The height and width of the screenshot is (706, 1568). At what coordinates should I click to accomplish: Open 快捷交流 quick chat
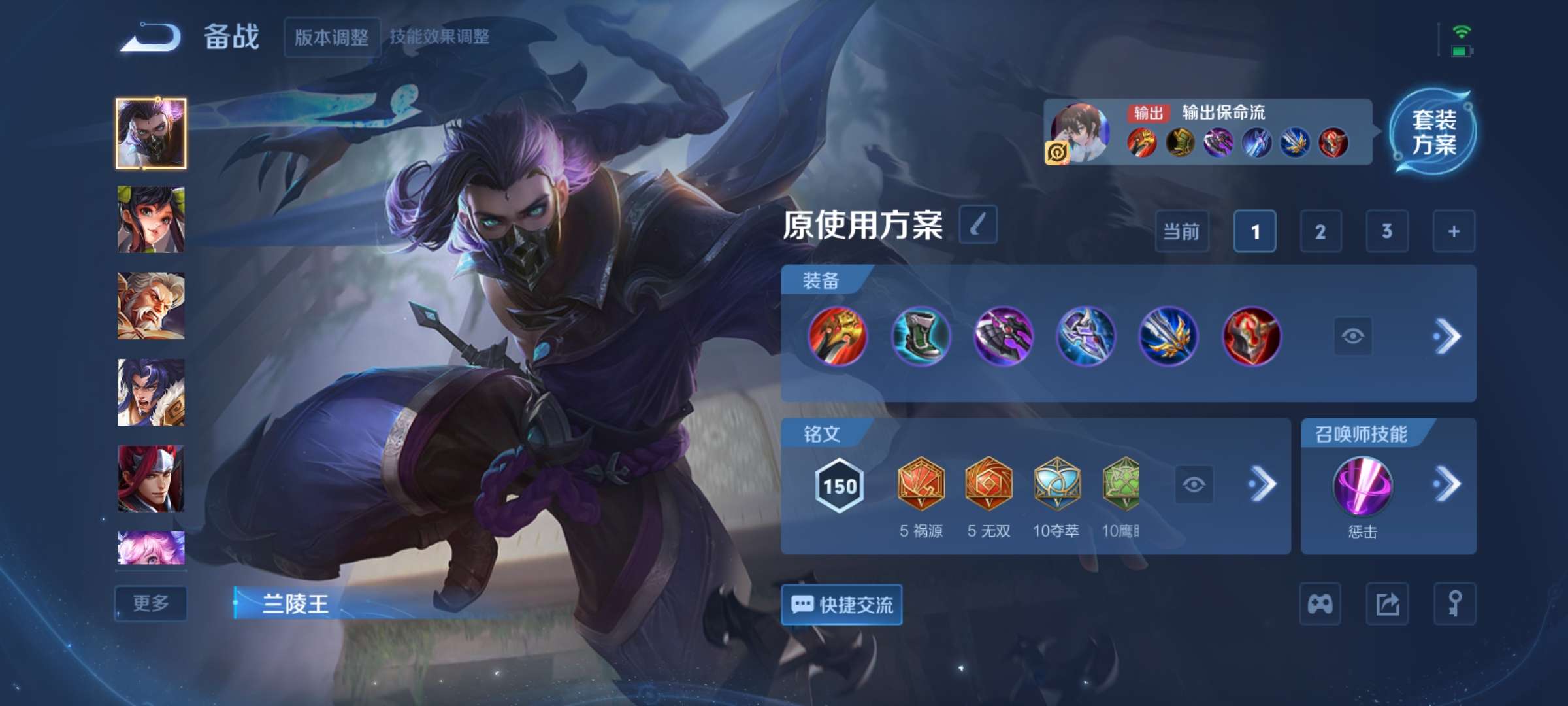843,606
